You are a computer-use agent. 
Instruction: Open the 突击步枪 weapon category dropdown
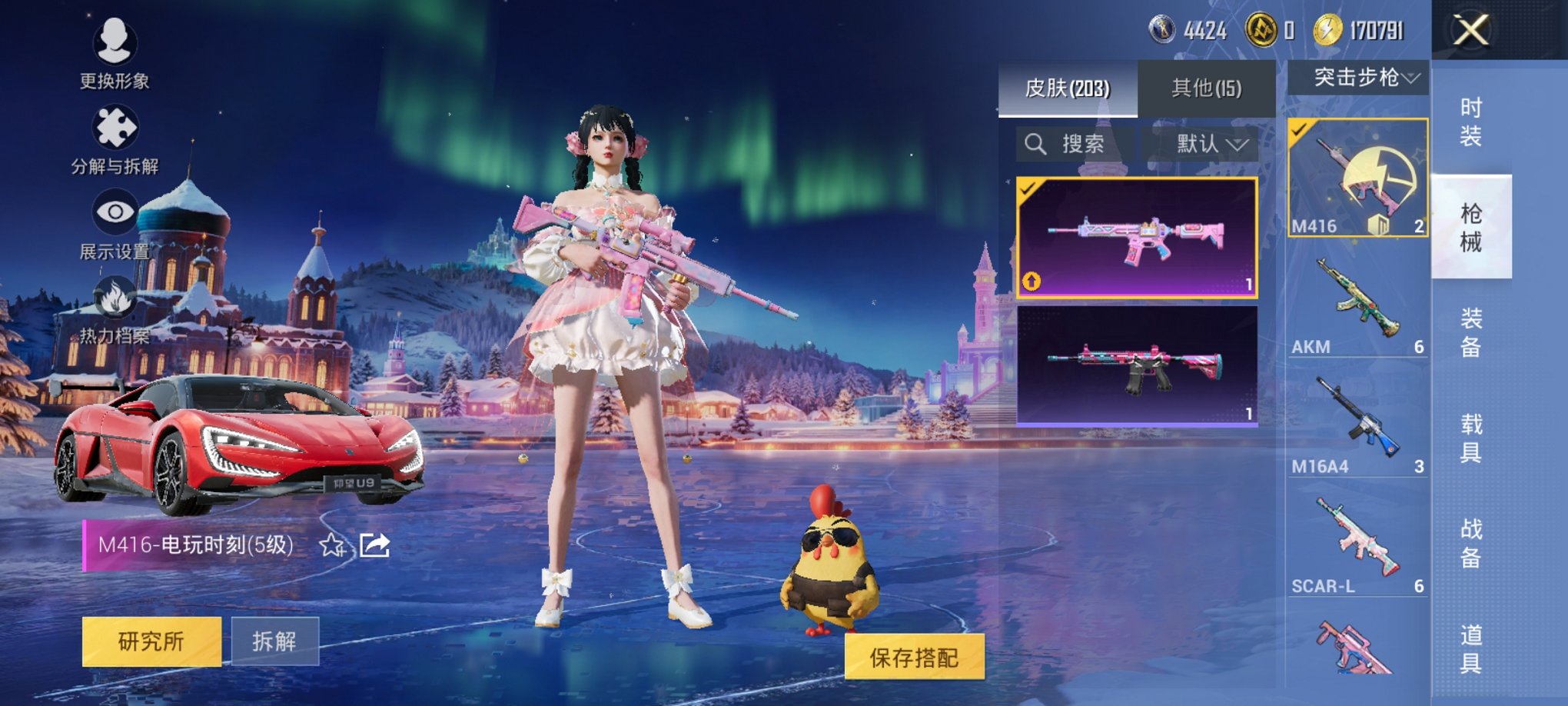point(1358,76)
